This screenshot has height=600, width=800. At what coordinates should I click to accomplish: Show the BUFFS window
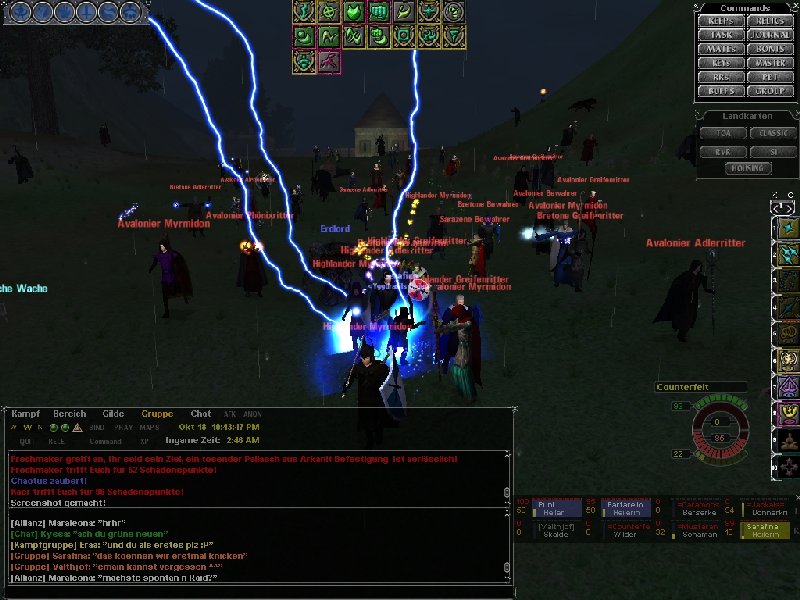[x=721, y=91]
